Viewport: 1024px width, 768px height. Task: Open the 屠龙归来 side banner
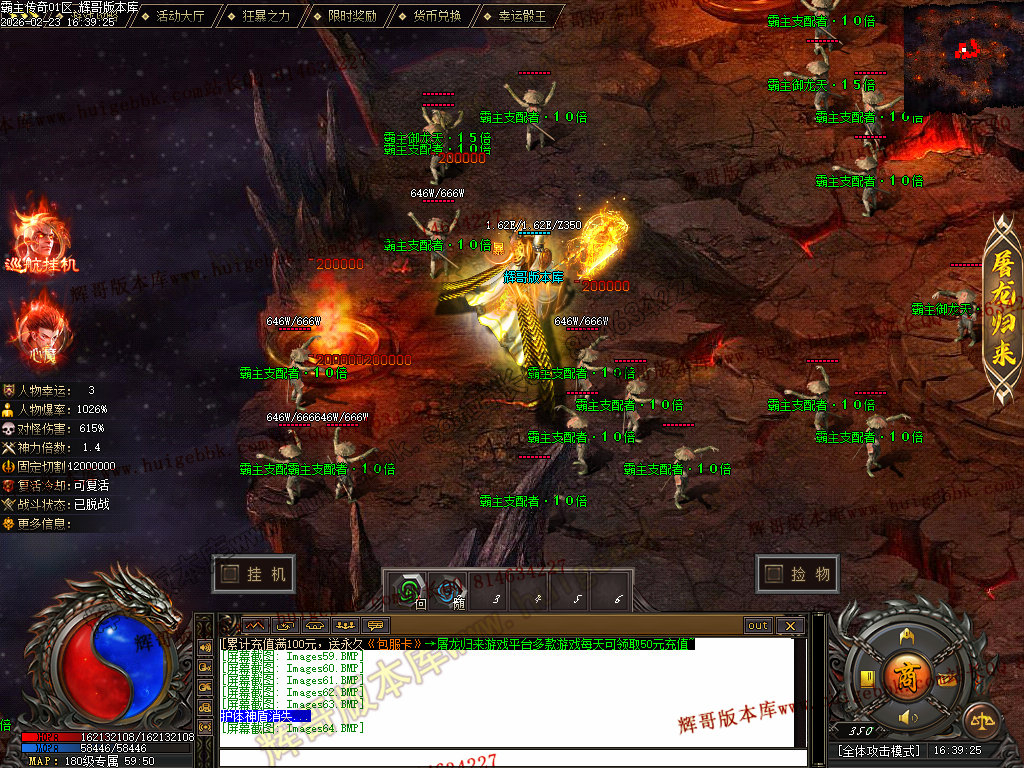(x=1003, y=312)
